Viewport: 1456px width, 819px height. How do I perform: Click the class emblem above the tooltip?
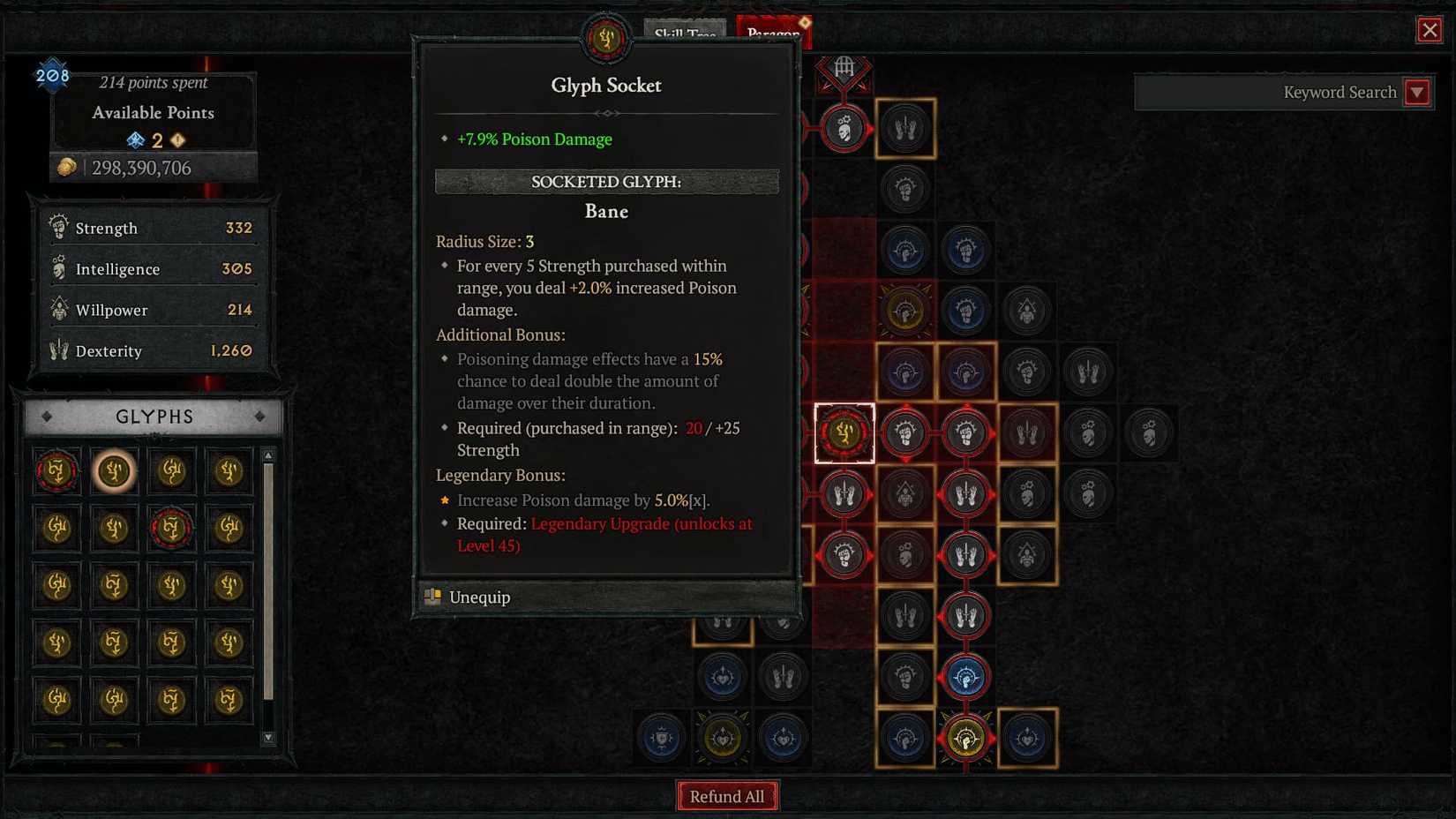(605, 39)
